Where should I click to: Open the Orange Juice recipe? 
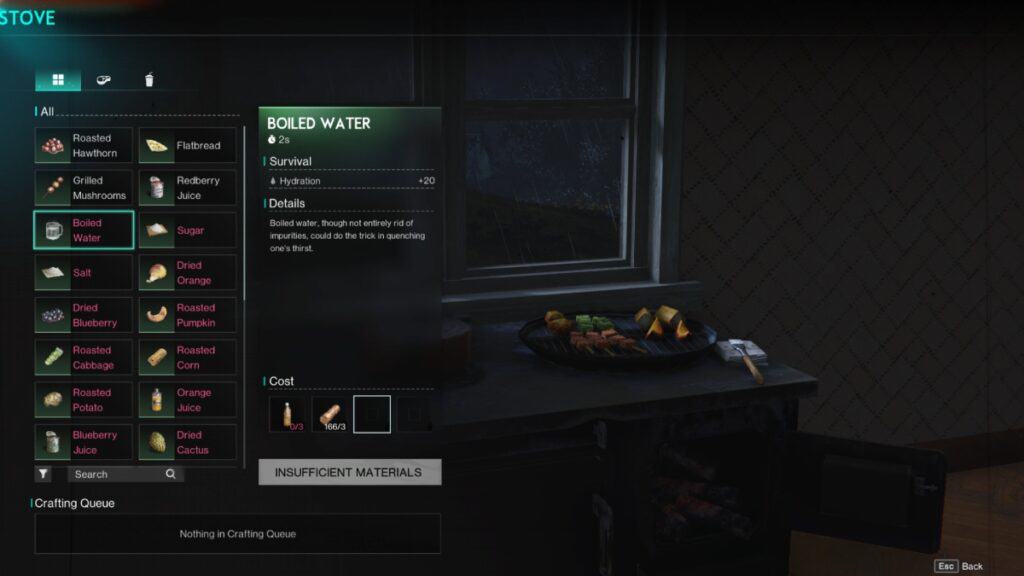coord(188,400)
